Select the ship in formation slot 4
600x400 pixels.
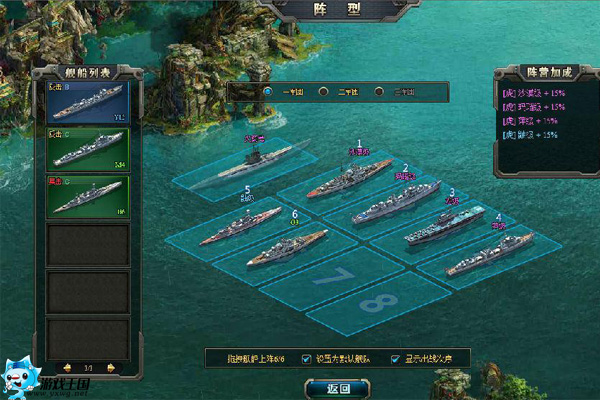[x=490, y=253]
